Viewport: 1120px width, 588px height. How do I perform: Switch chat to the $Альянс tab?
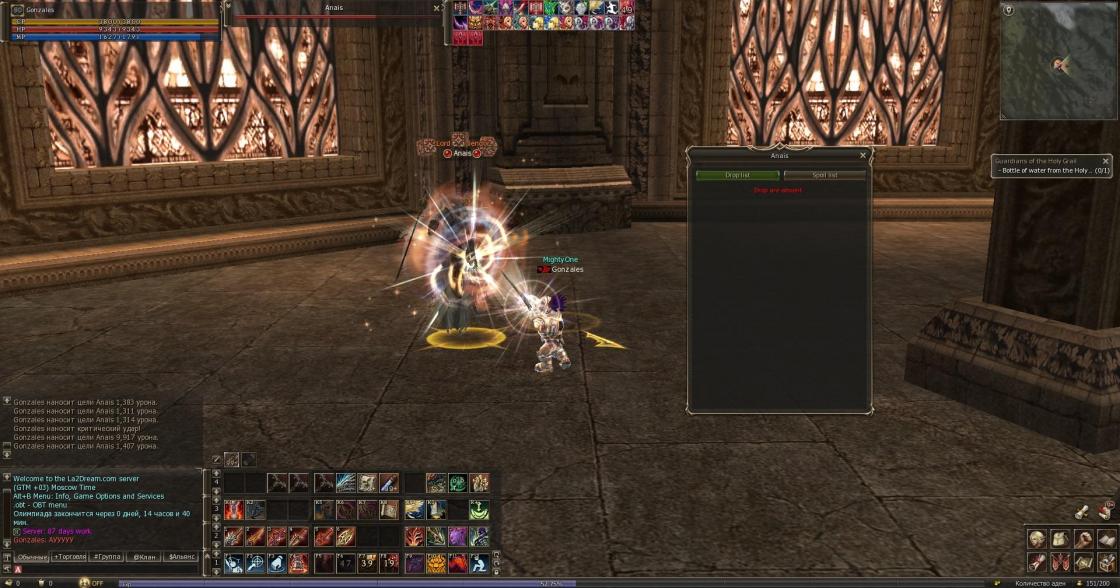point(181,556)
